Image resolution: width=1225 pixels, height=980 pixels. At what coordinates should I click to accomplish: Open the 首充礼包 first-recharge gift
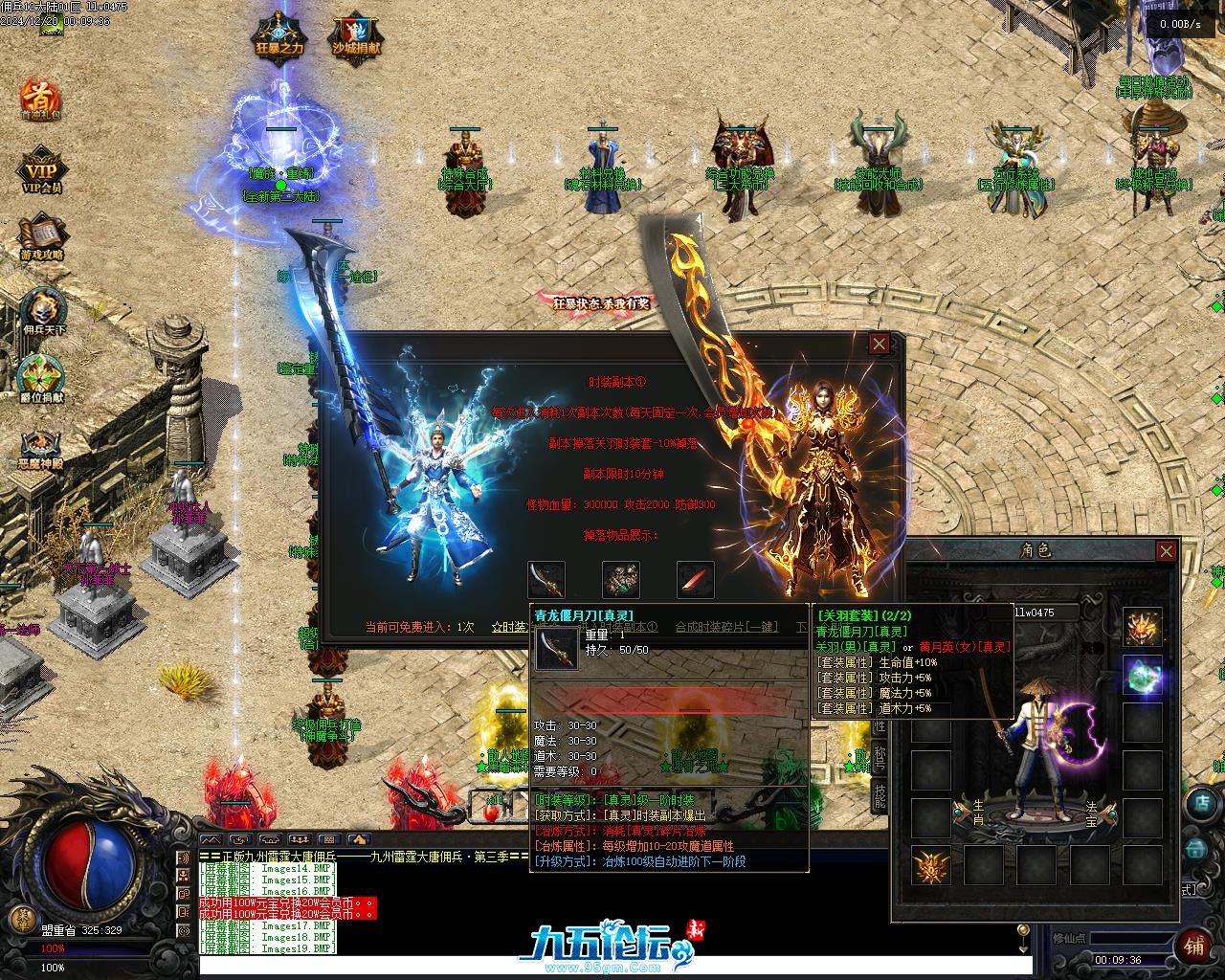tap(41, 97)
